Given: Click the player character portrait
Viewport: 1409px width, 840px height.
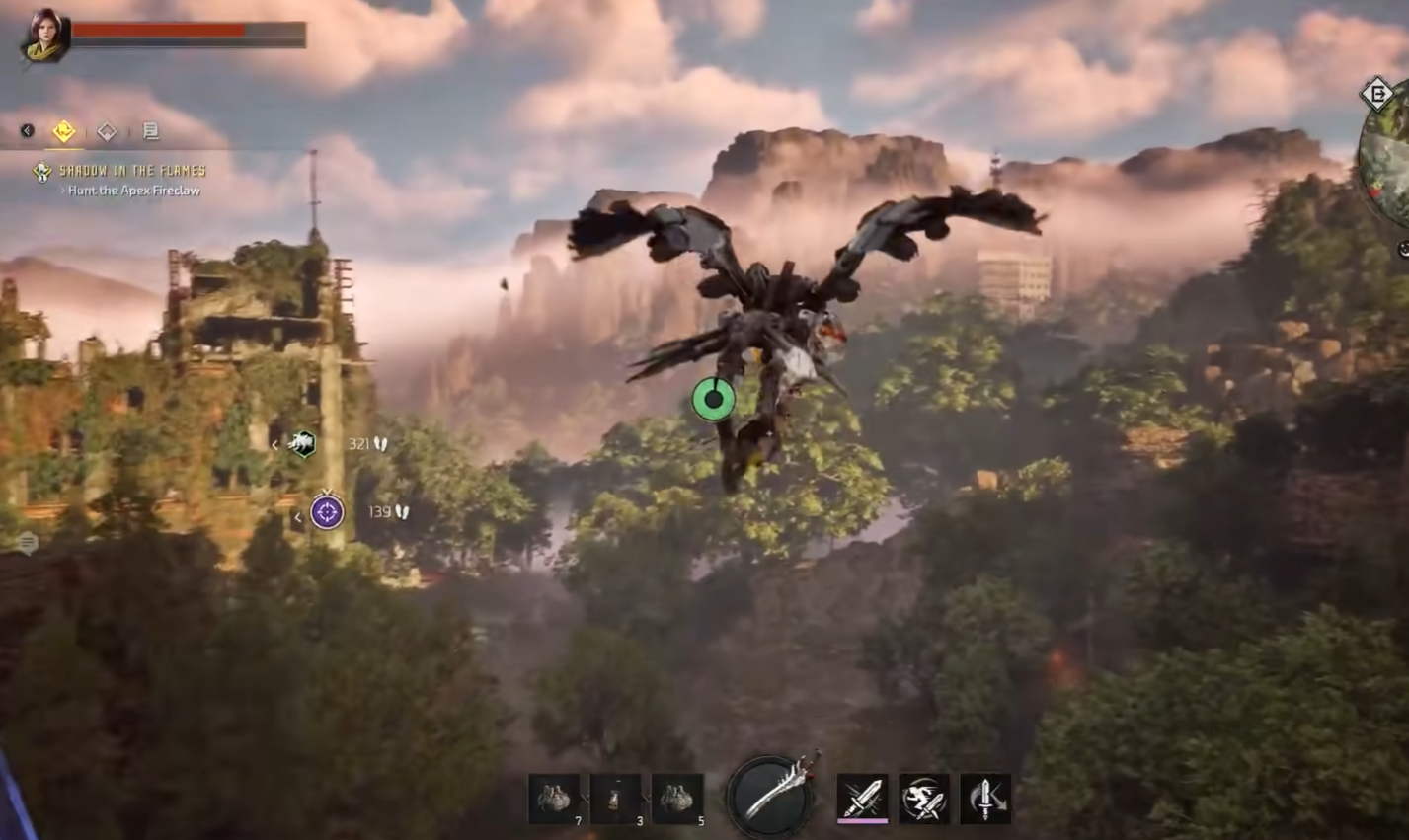Looking at the screenshot, I should coord(45,36).
